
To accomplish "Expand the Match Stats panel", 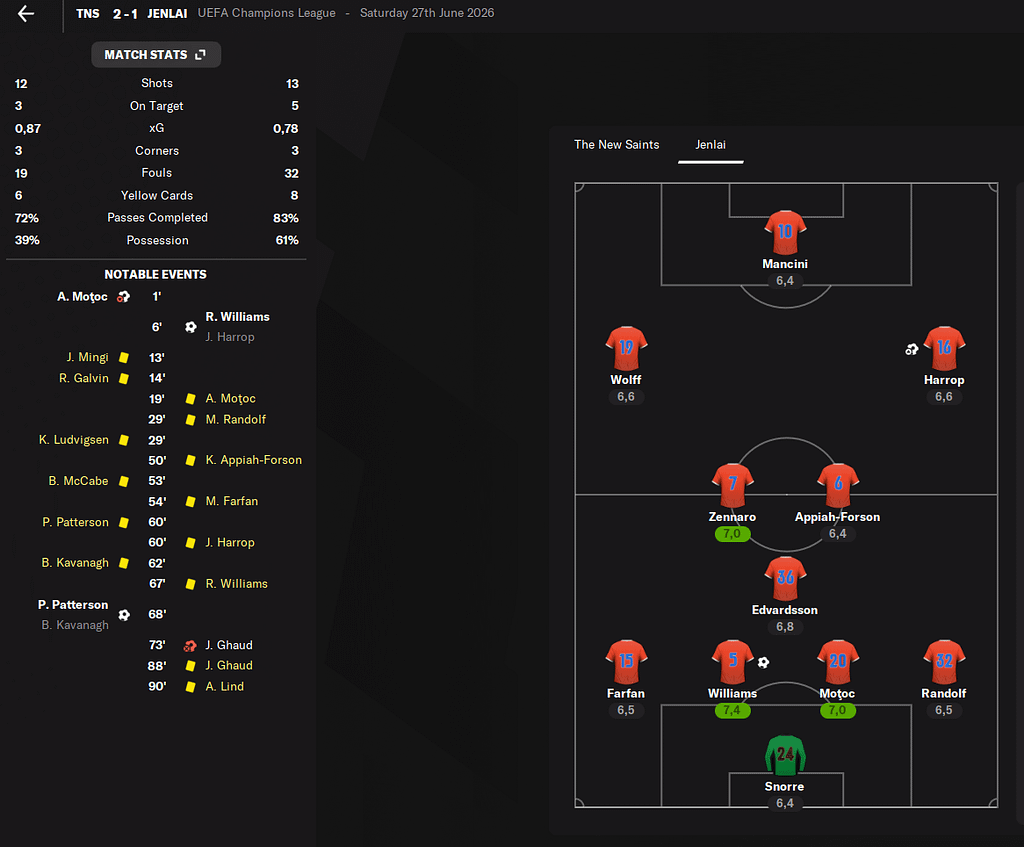I will [156, 54].
